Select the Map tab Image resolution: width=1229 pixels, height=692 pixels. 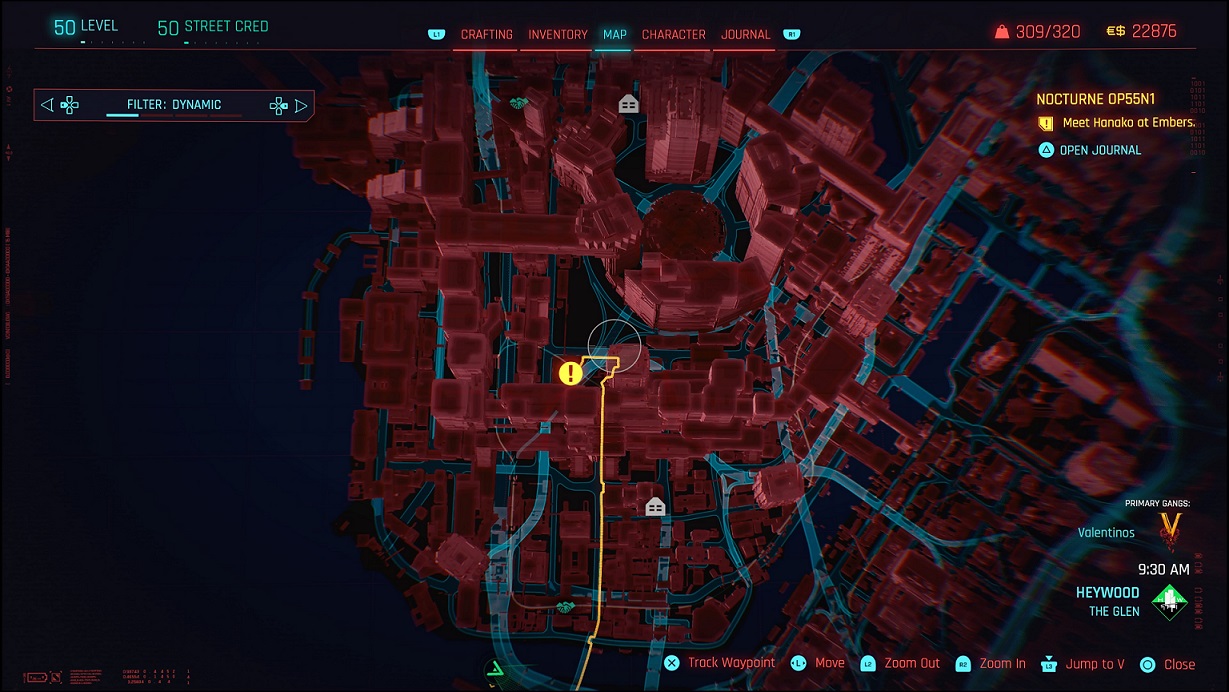coord(614,34)
